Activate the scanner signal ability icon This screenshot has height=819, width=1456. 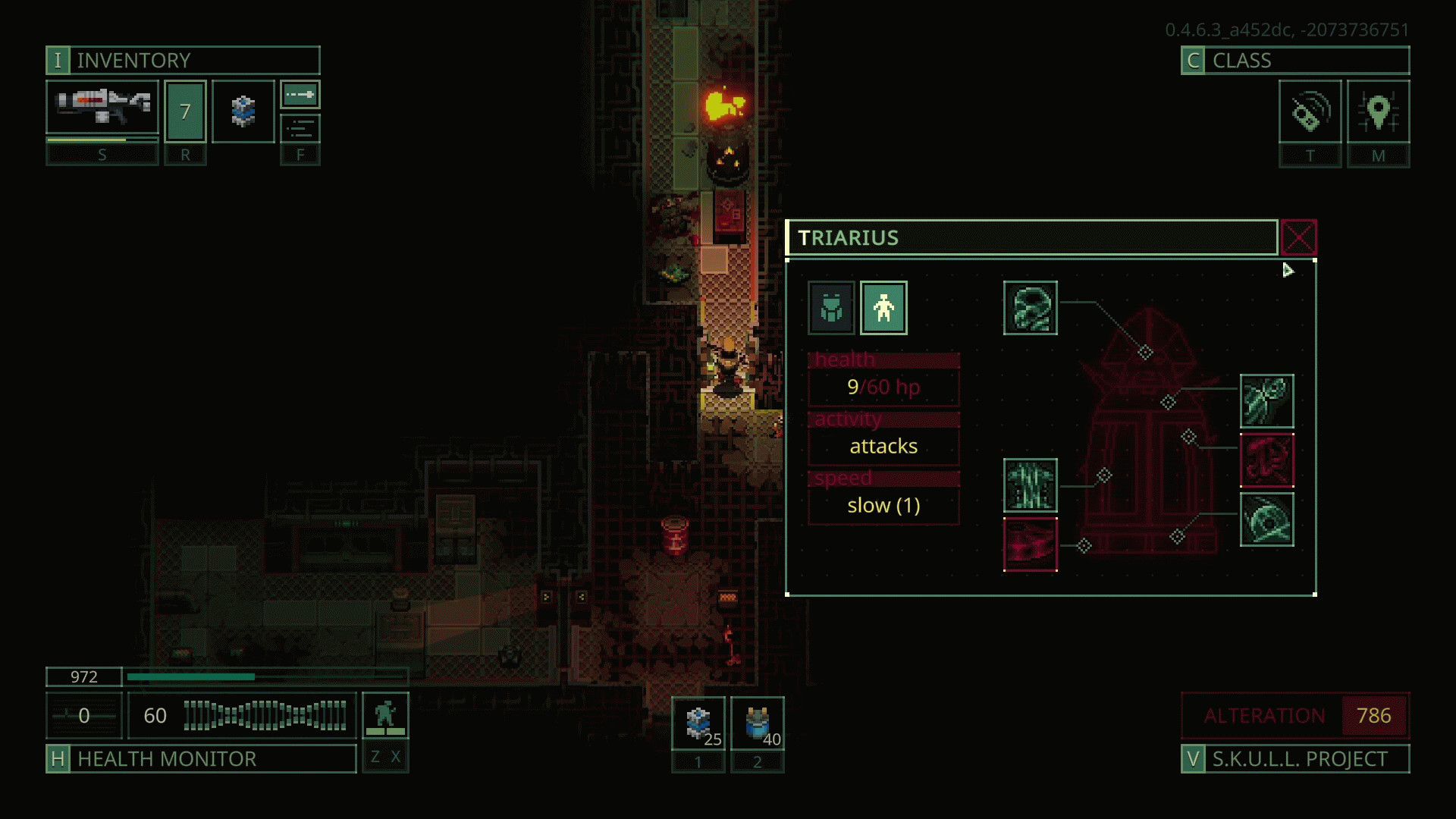(x=1310, y=111)
